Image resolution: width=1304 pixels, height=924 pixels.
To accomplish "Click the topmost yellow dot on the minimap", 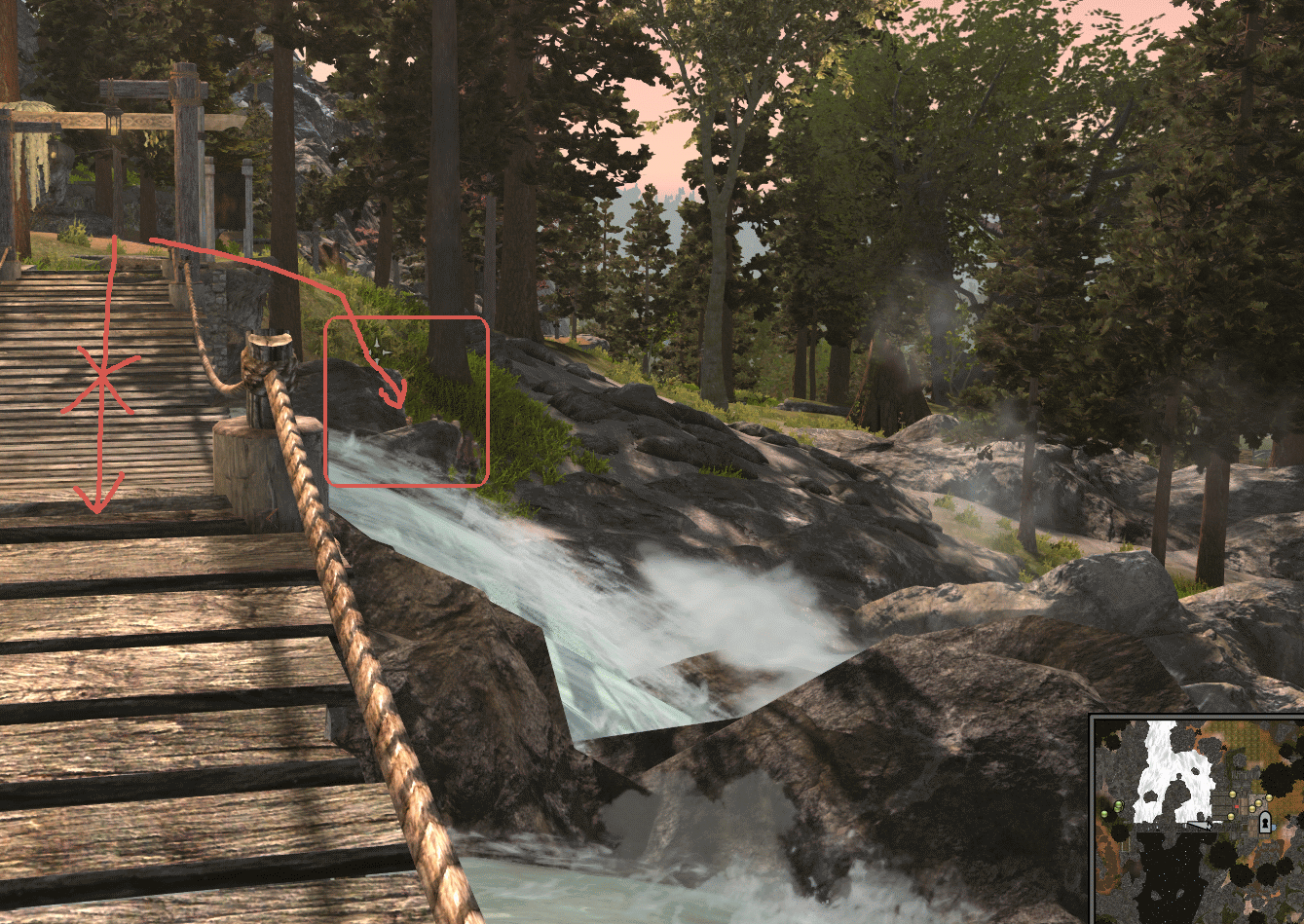I will (1233, 794).
